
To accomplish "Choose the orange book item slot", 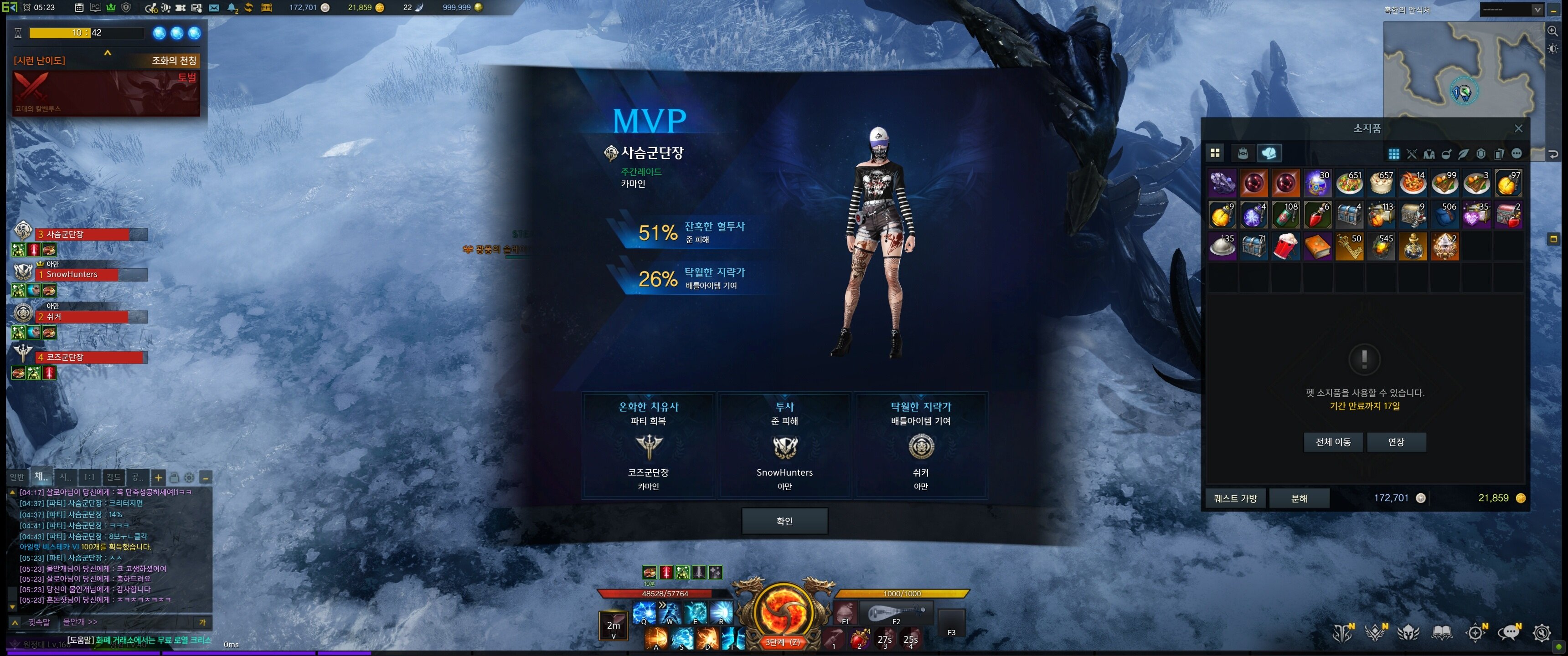I will point(1317,246).
